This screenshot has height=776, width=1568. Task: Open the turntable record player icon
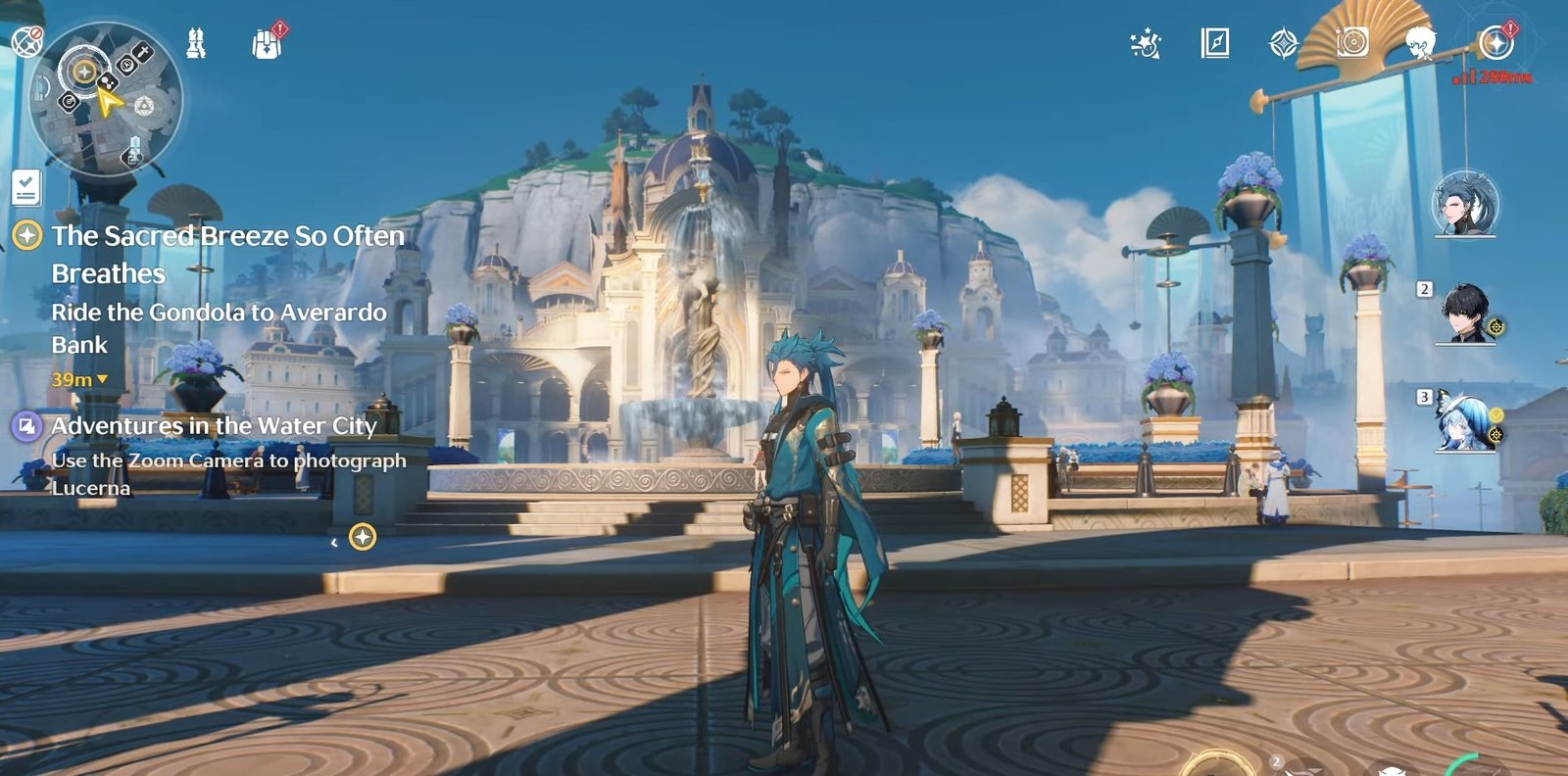[1352, 43]
